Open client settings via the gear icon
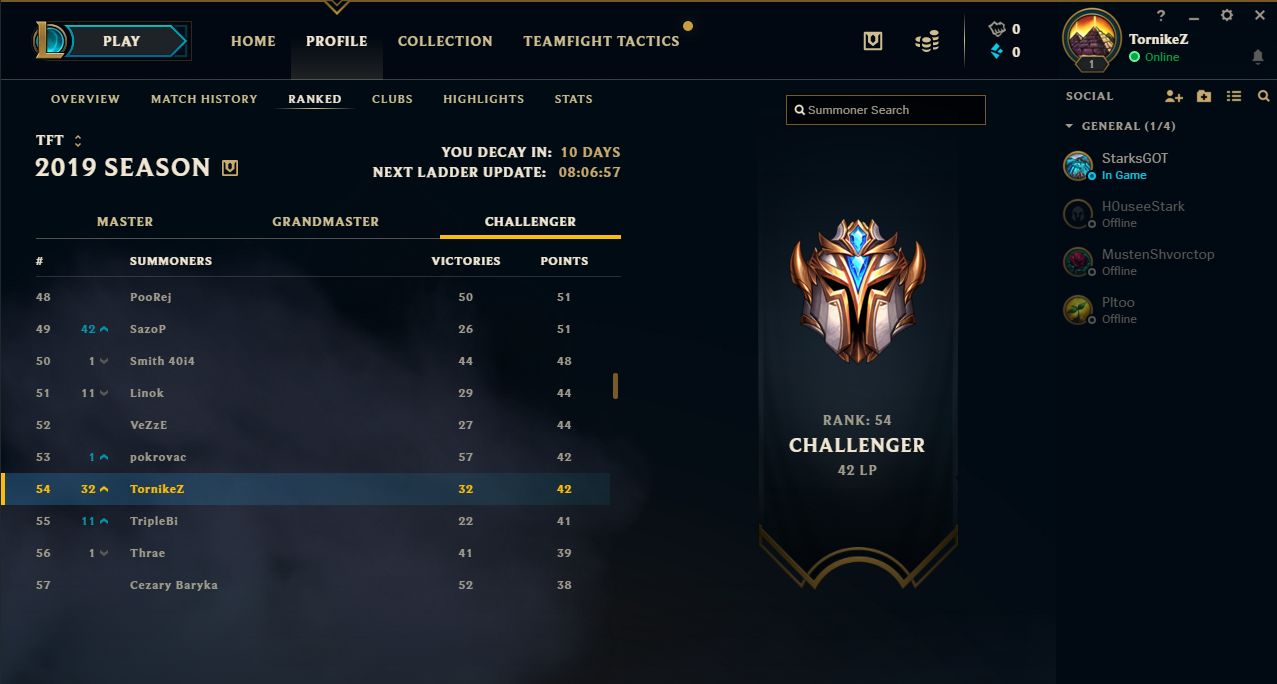 click(x=1227, y=15)
